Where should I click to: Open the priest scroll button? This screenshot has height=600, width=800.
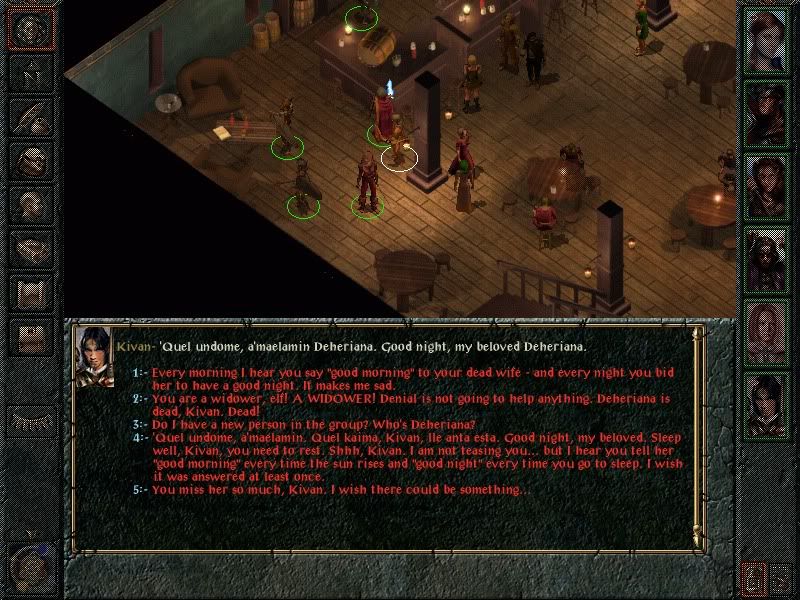pyautogui.click(x=31, y=292)
